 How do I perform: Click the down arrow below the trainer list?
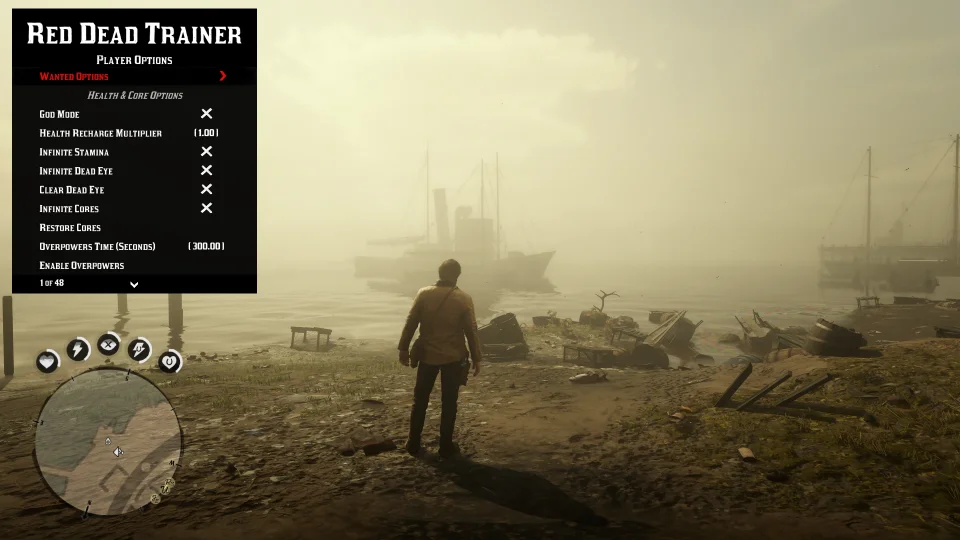[x=134, y=284]
